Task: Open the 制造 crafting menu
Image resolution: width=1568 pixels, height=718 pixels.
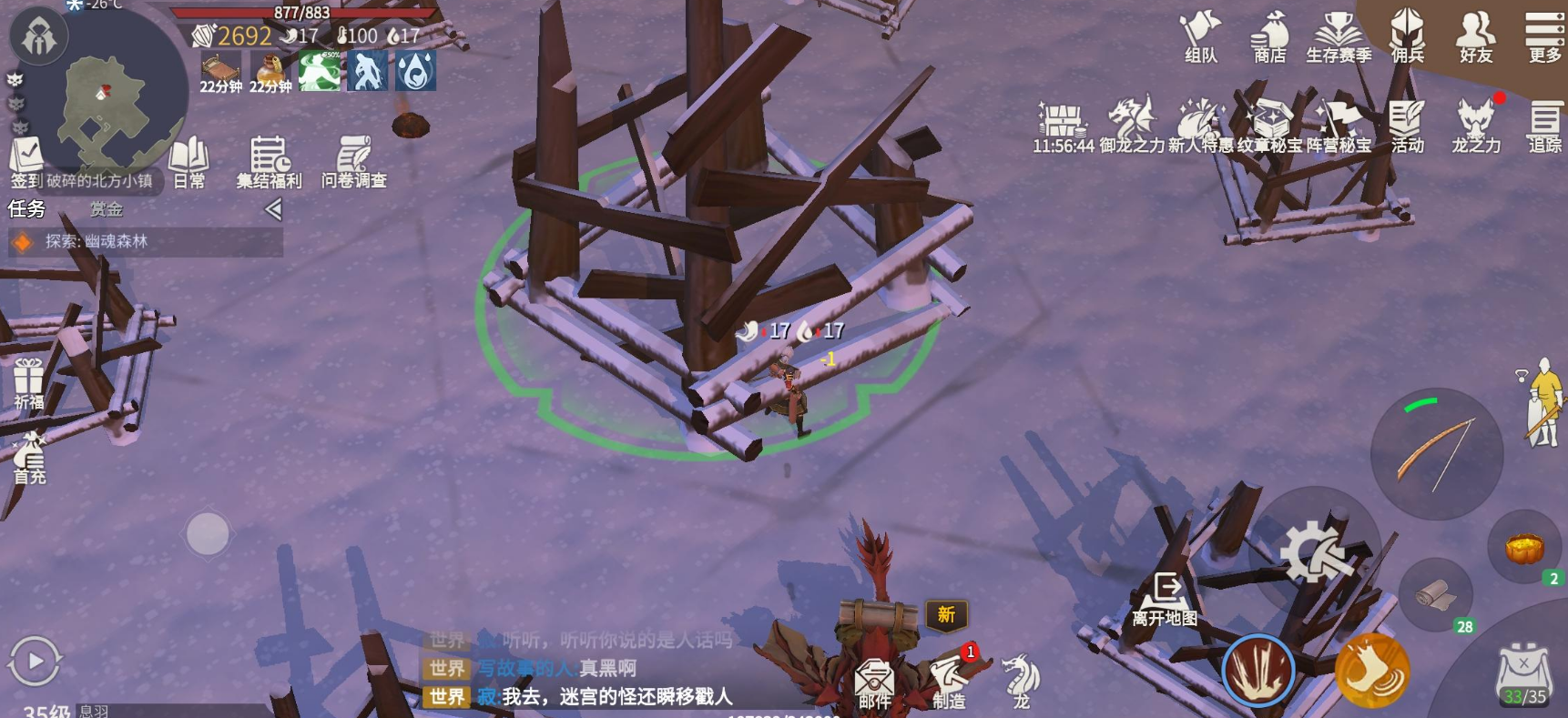Action: (x=949, y=681)
